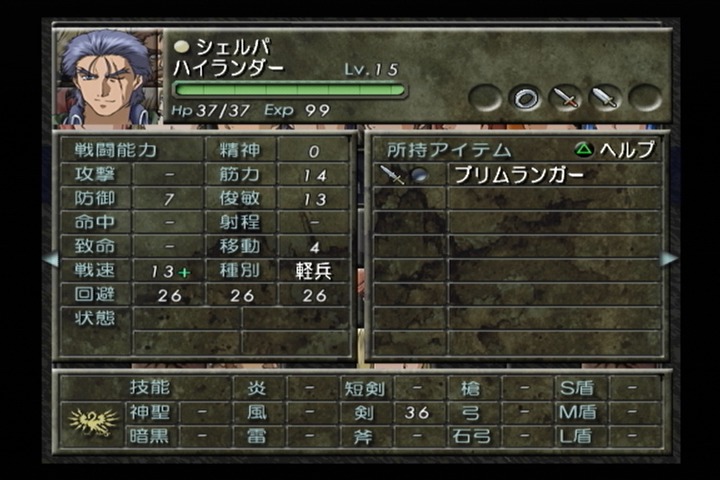Click シェルパ's character portrait
The image size is (720, 480).
tap(106, 79)
